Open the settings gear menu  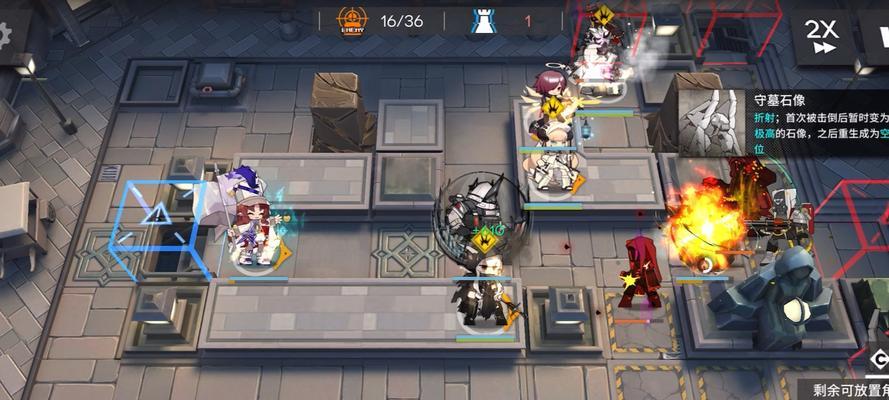click(x=4, y=35)
